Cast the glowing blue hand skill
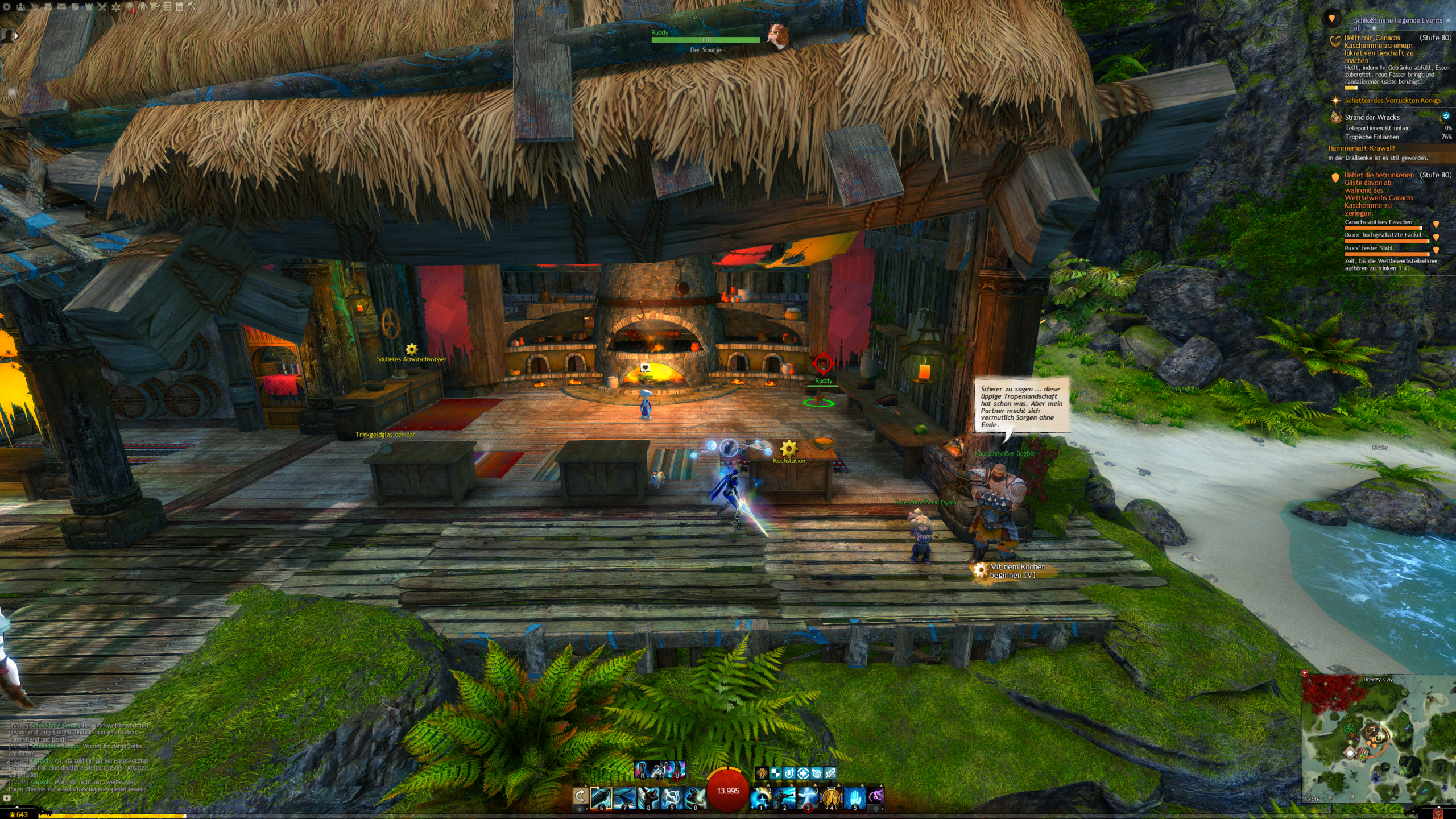 (x=854, y=797)
